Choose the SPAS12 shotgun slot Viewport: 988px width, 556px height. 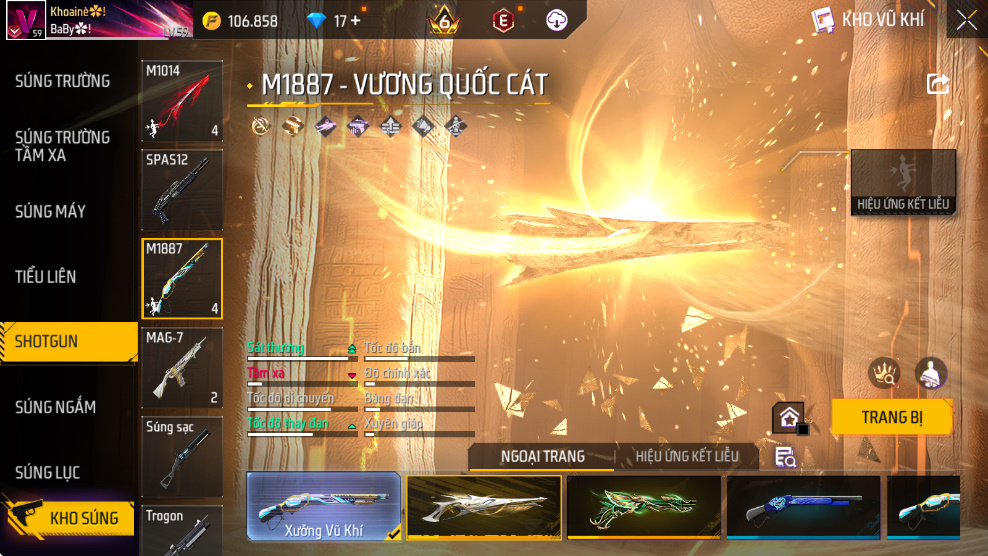pyautogui.click(x=182, y=190)
